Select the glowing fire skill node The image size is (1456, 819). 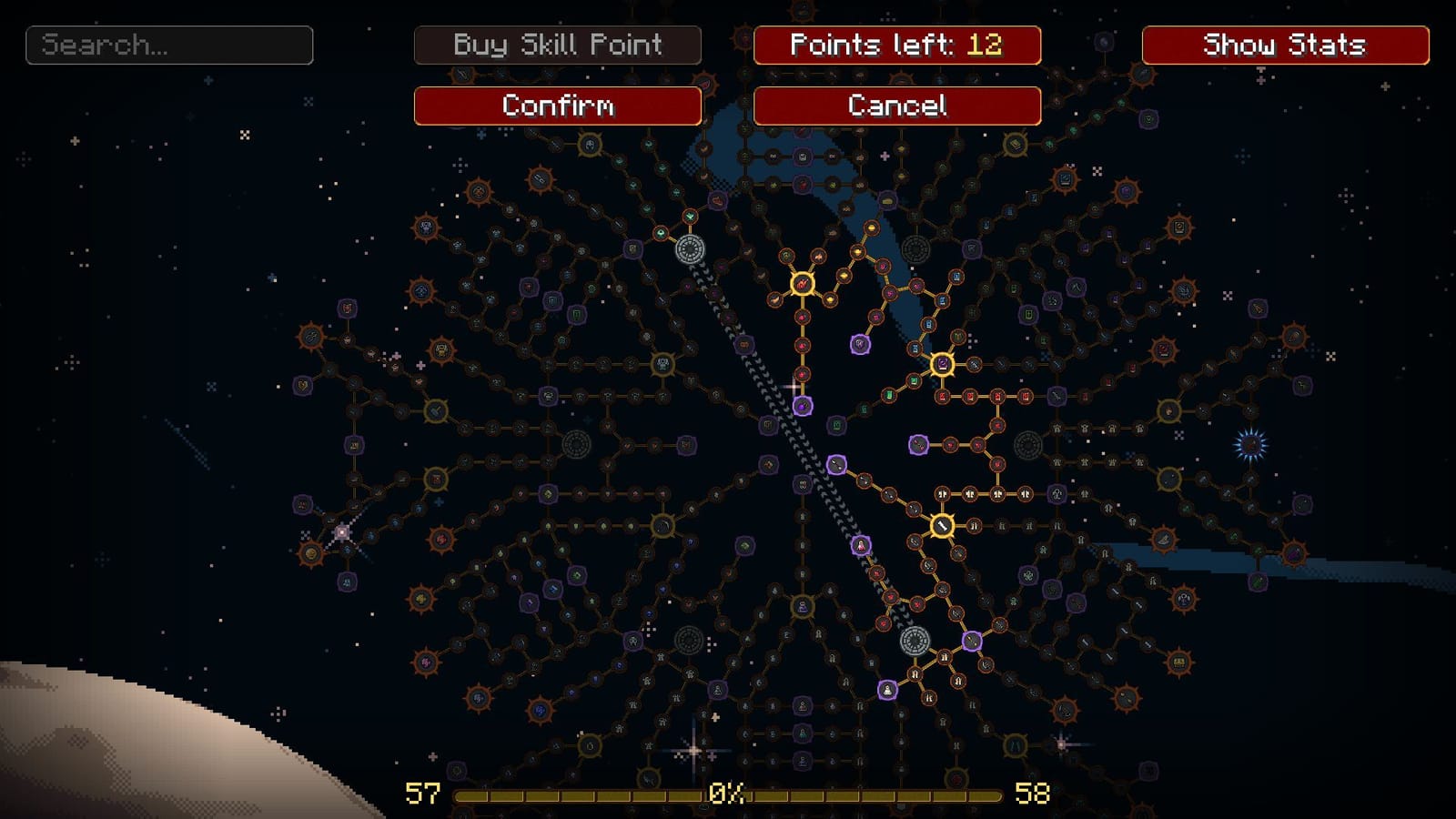pyautogui.click(x=802, y=285)
